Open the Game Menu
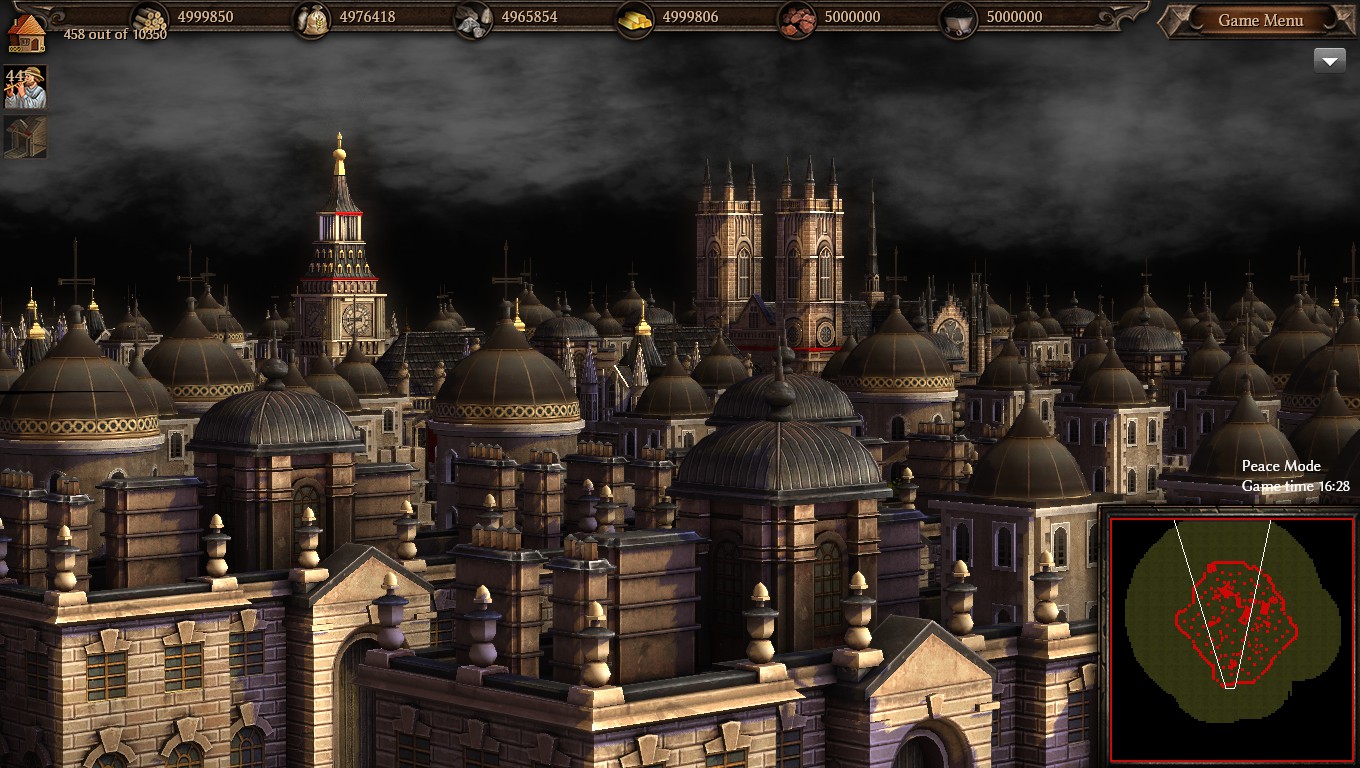 1259,20
